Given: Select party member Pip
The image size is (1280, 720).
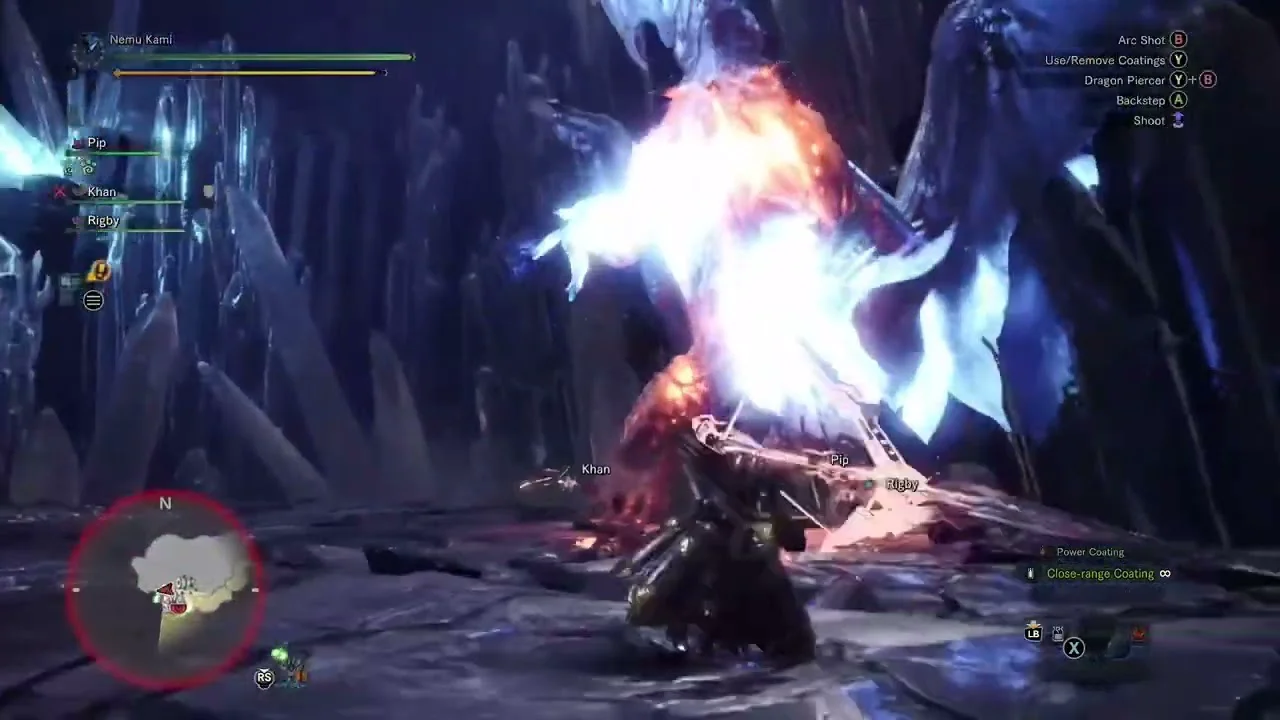Looking at the screenshot, I should pos(96,143).
